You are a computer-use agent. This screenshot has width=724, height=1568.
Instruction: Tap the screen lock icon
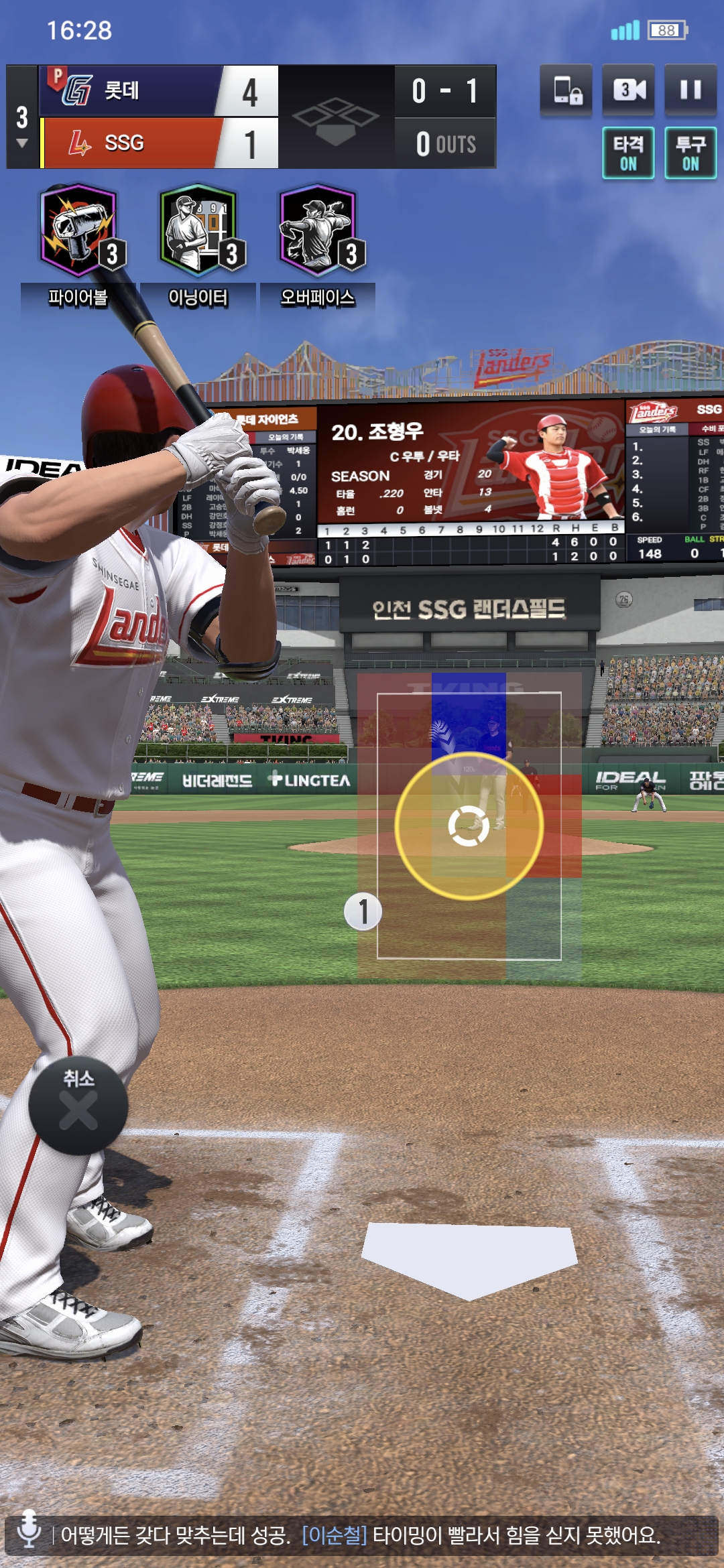pos(566,90)
